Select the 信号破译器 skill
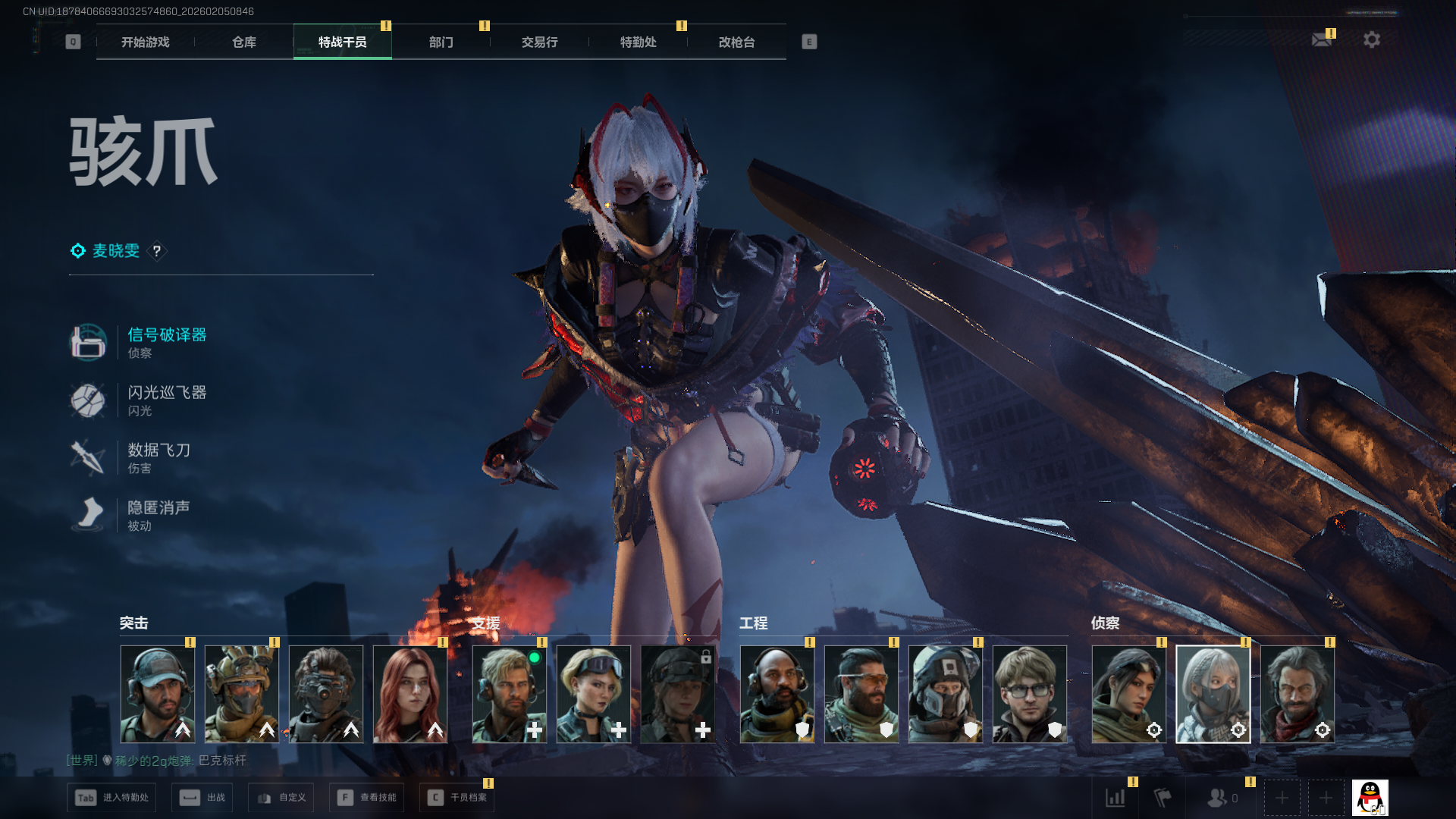 point(167,335)
